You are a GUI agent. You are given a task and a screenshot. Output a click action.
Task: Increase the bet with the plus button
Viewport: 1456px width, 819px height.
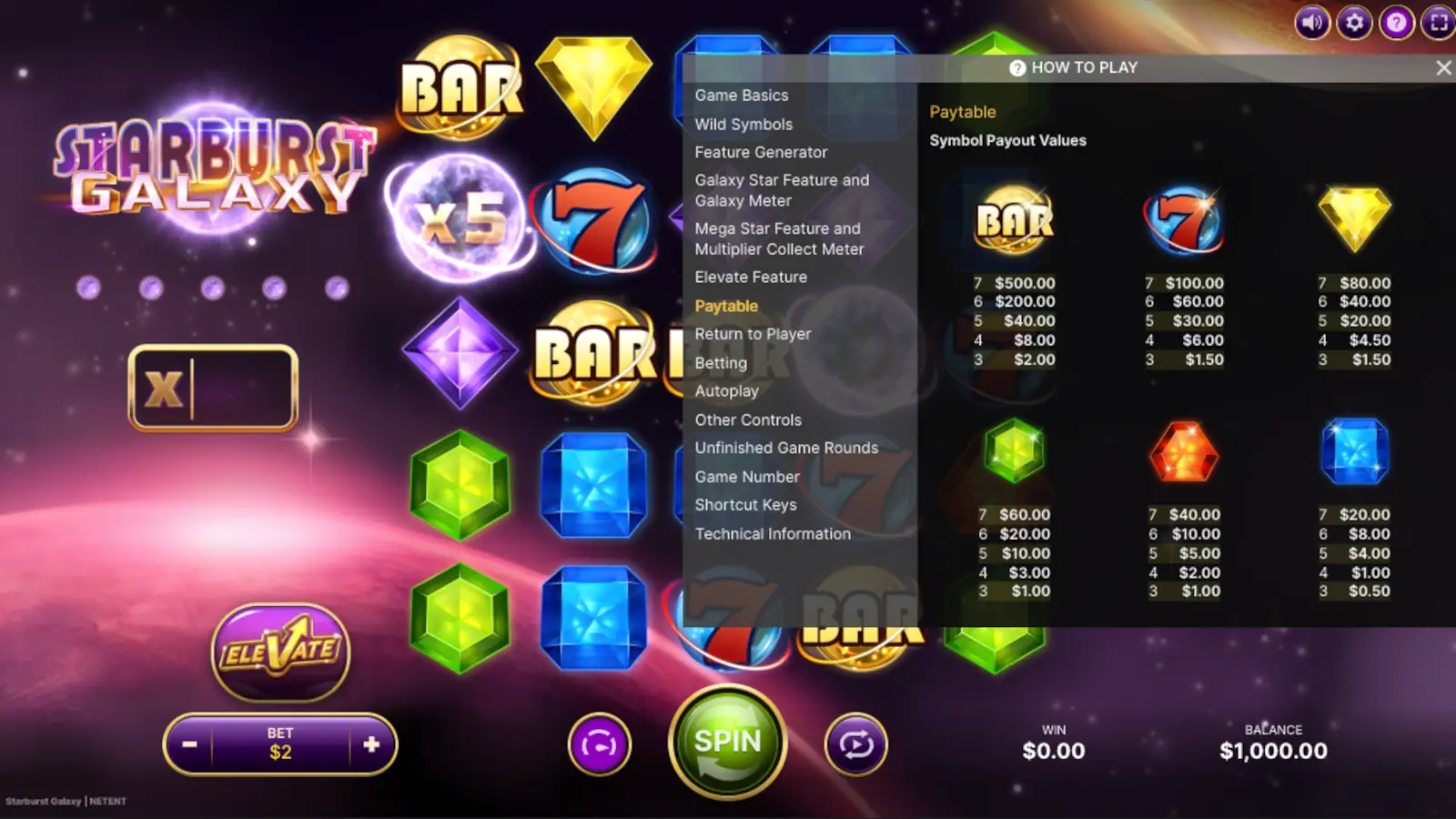(370, 744)
